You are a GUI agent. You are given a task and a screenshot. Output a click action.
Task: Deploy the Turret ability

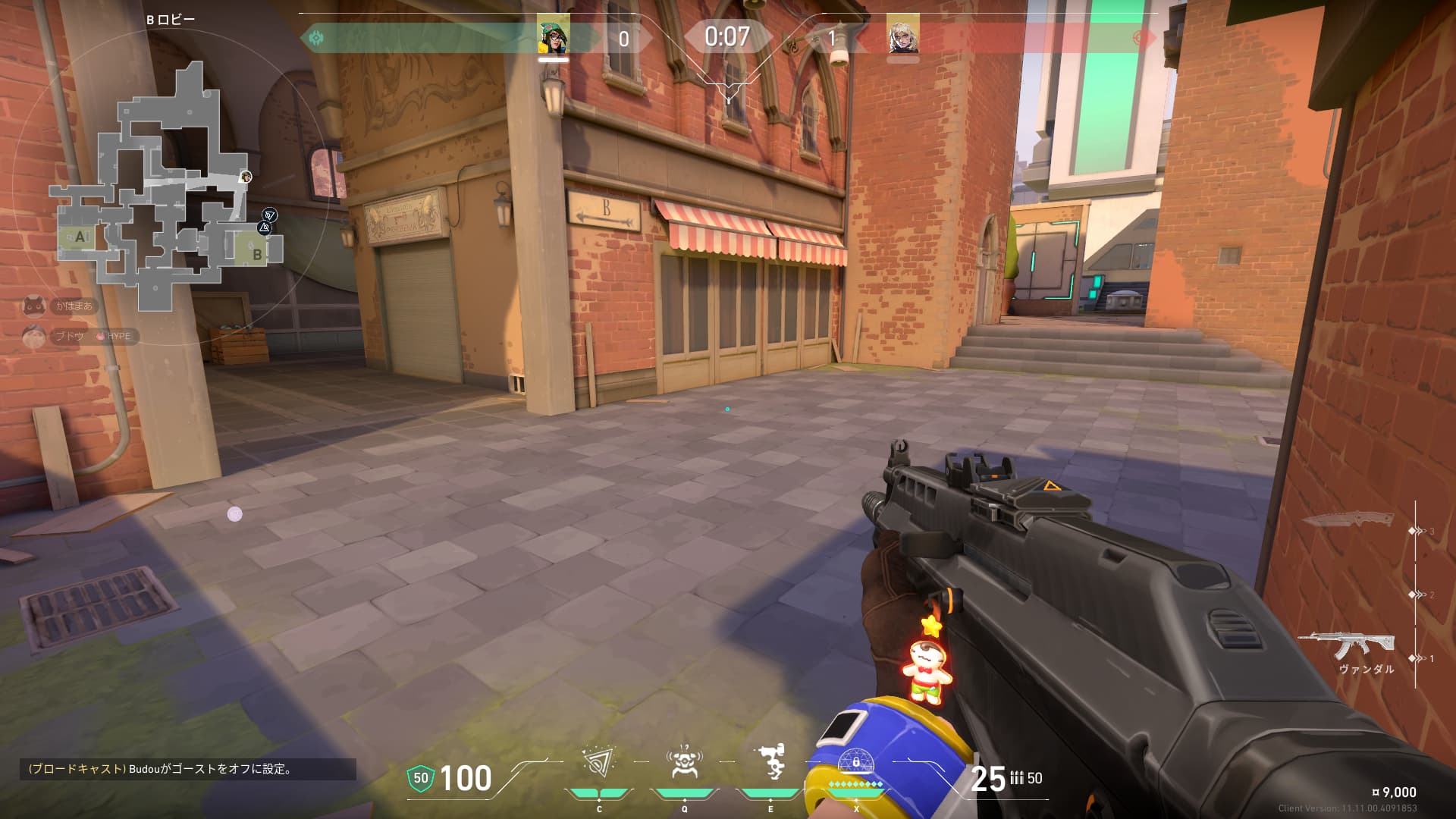(x=770, y=764)
